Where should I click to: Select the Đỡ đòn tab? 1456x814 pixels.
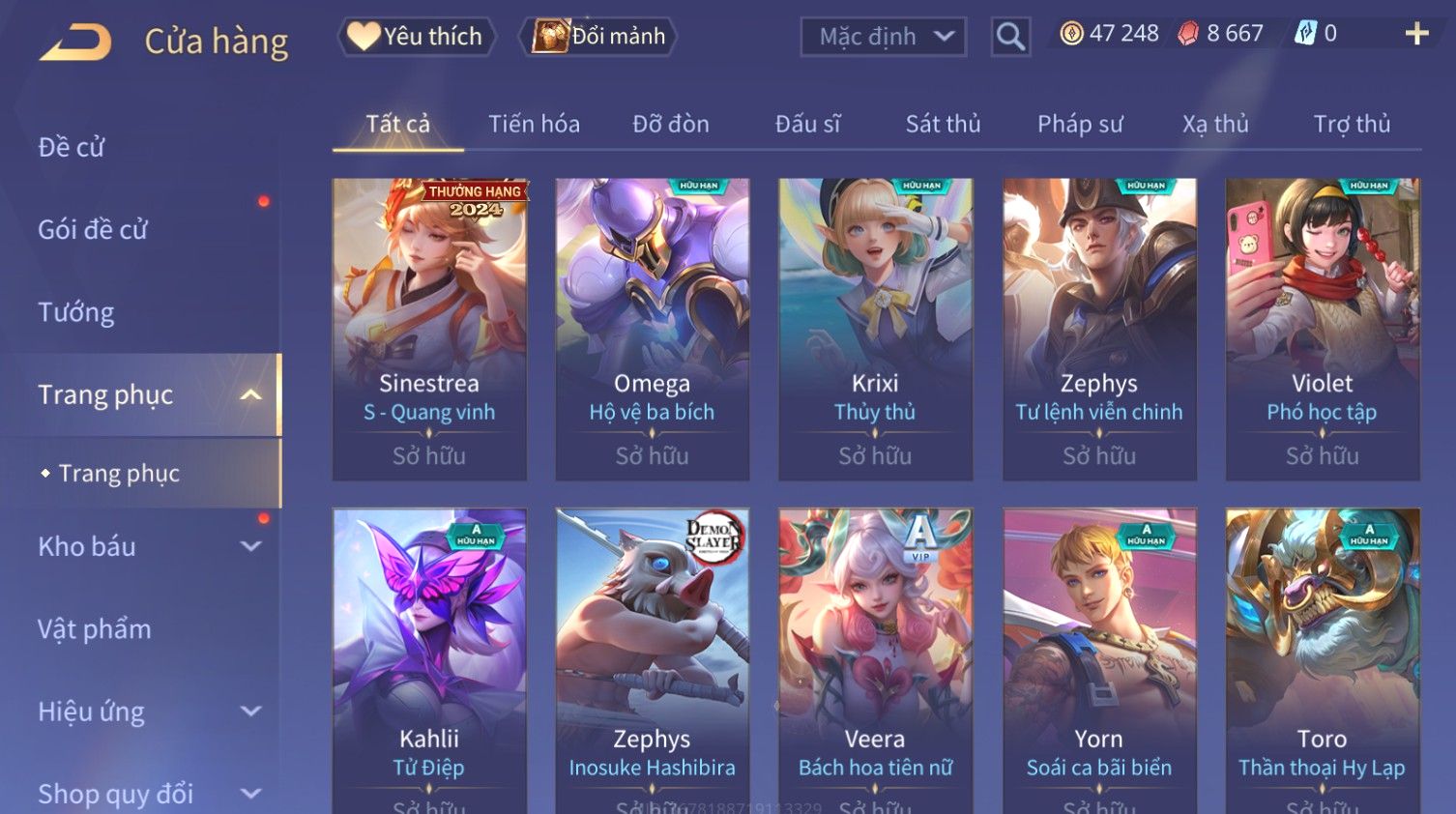click(x=671, y=124)
